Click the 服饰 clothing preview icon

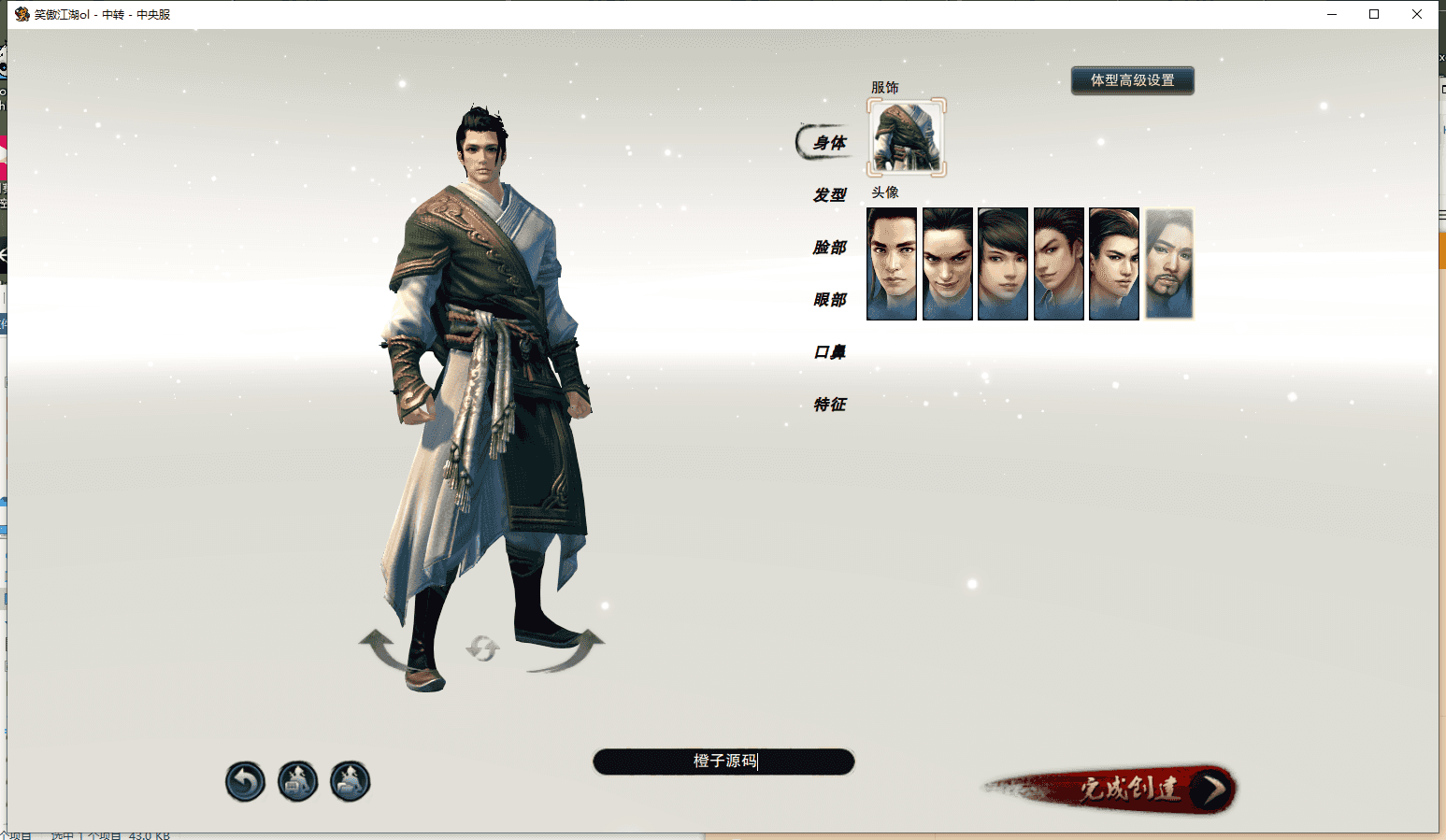905,137
